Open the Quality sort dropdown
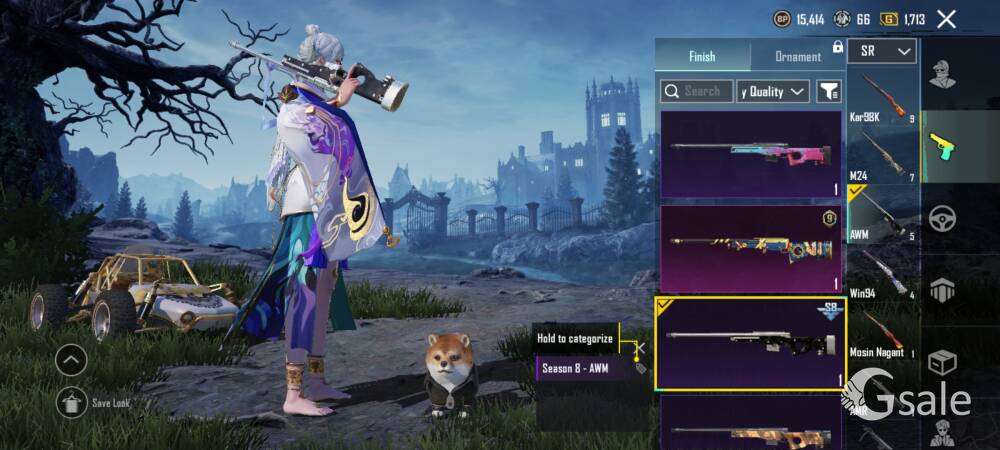Screen dimensions: 1000x450 coord(773,91)
